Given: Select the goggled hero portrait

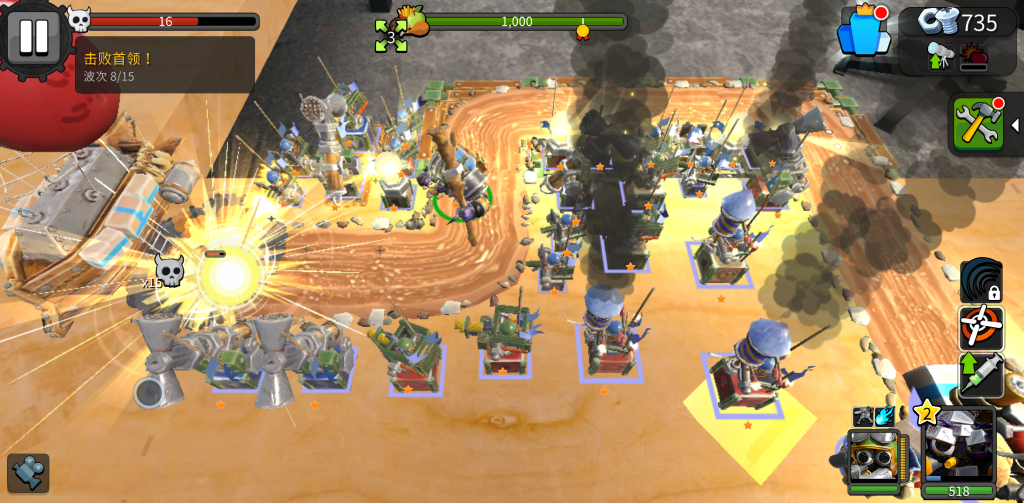Looking at the screenshot, I should pos(873,458).
